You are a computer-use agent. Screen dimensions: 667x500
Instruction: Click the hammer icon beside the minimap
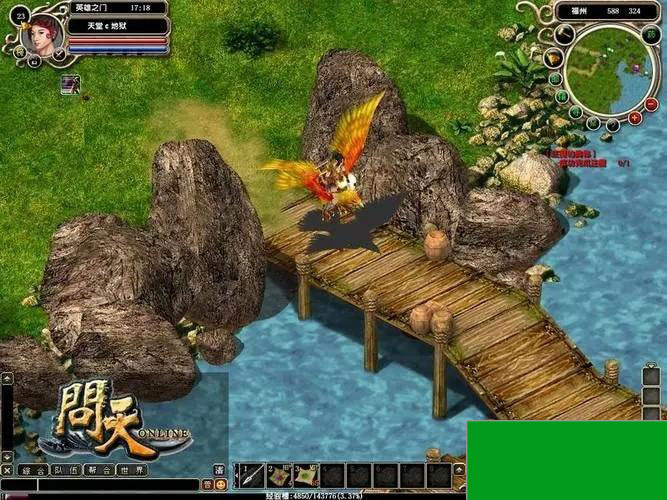point(564,34)
